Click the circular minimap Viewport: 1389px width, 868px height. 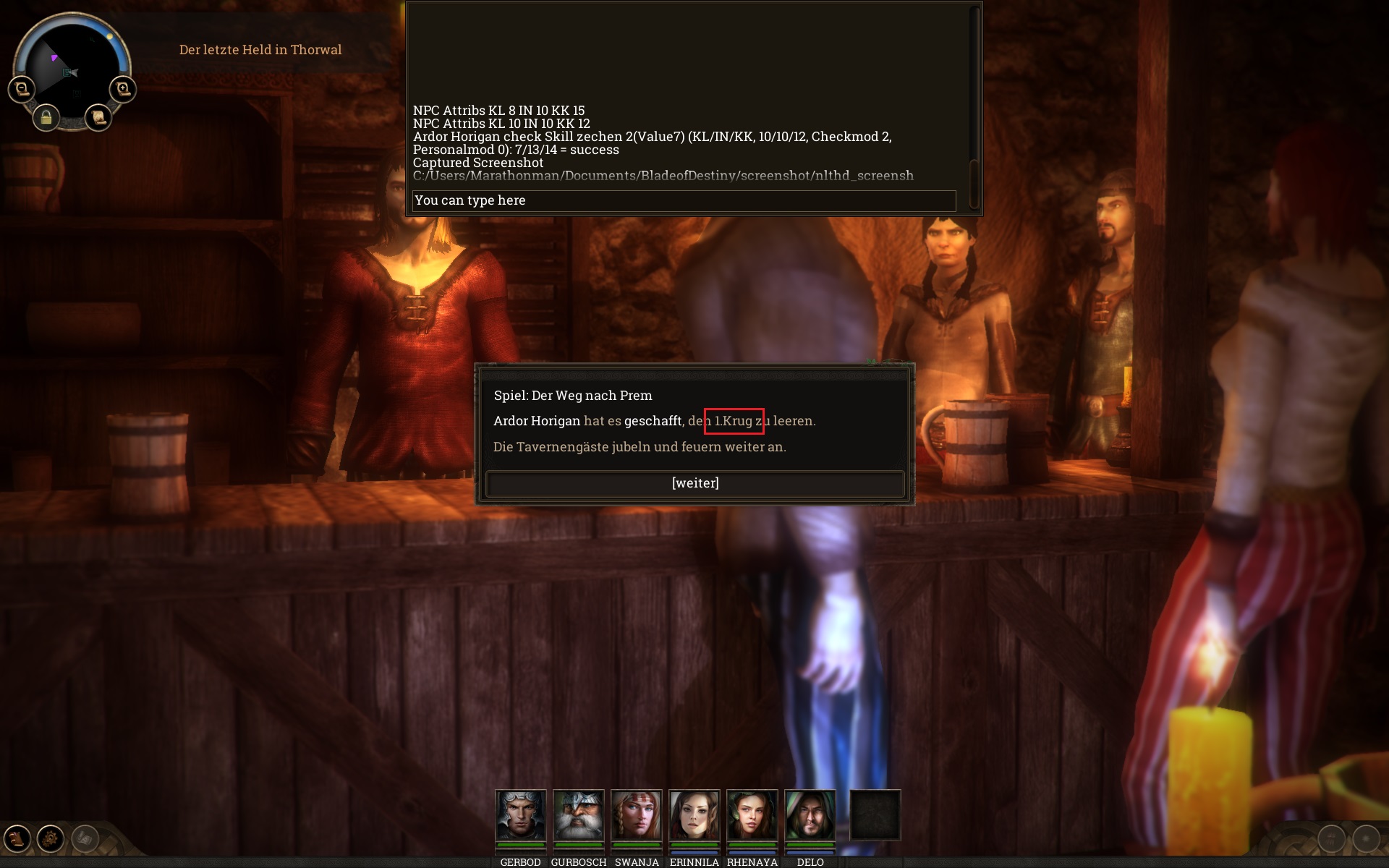click(72, 65)
